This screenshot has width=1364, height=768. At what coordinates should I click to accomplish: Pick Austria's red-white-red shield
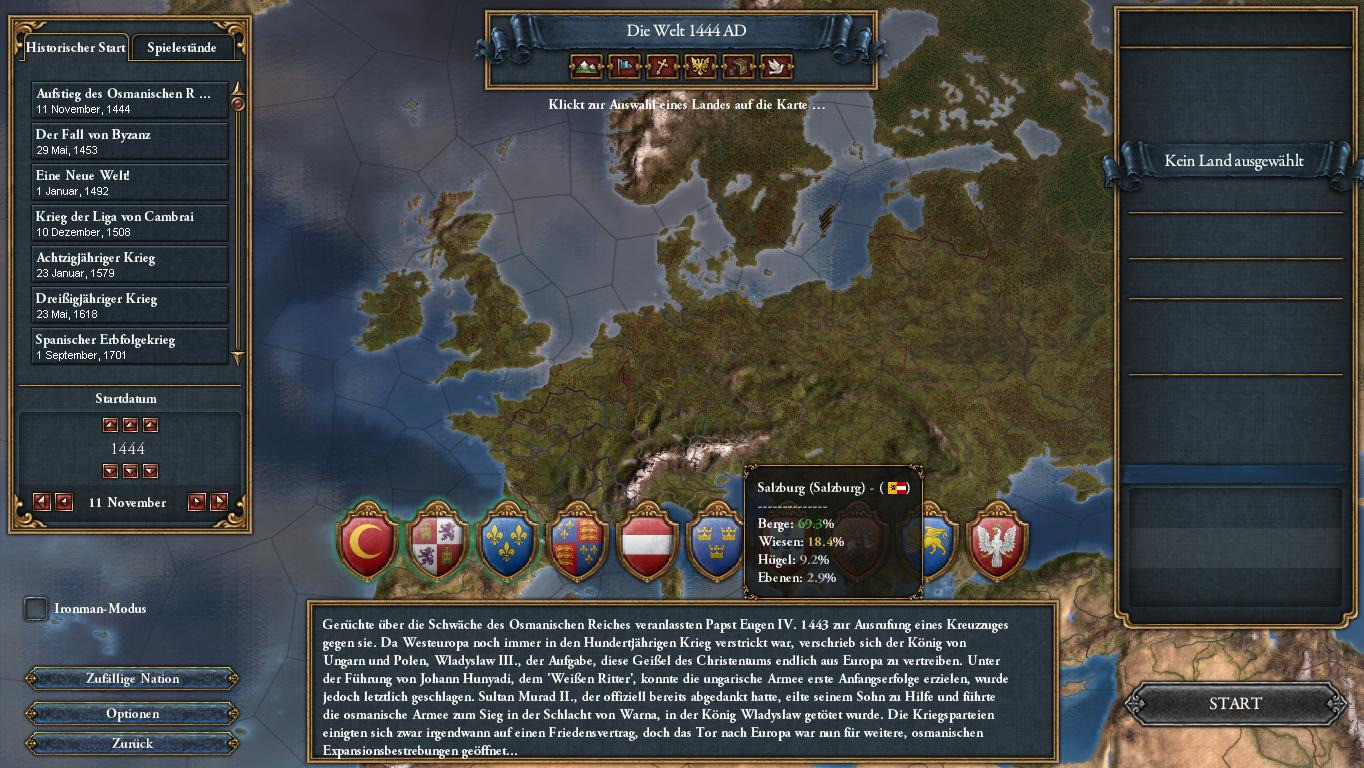coord(647,541)
